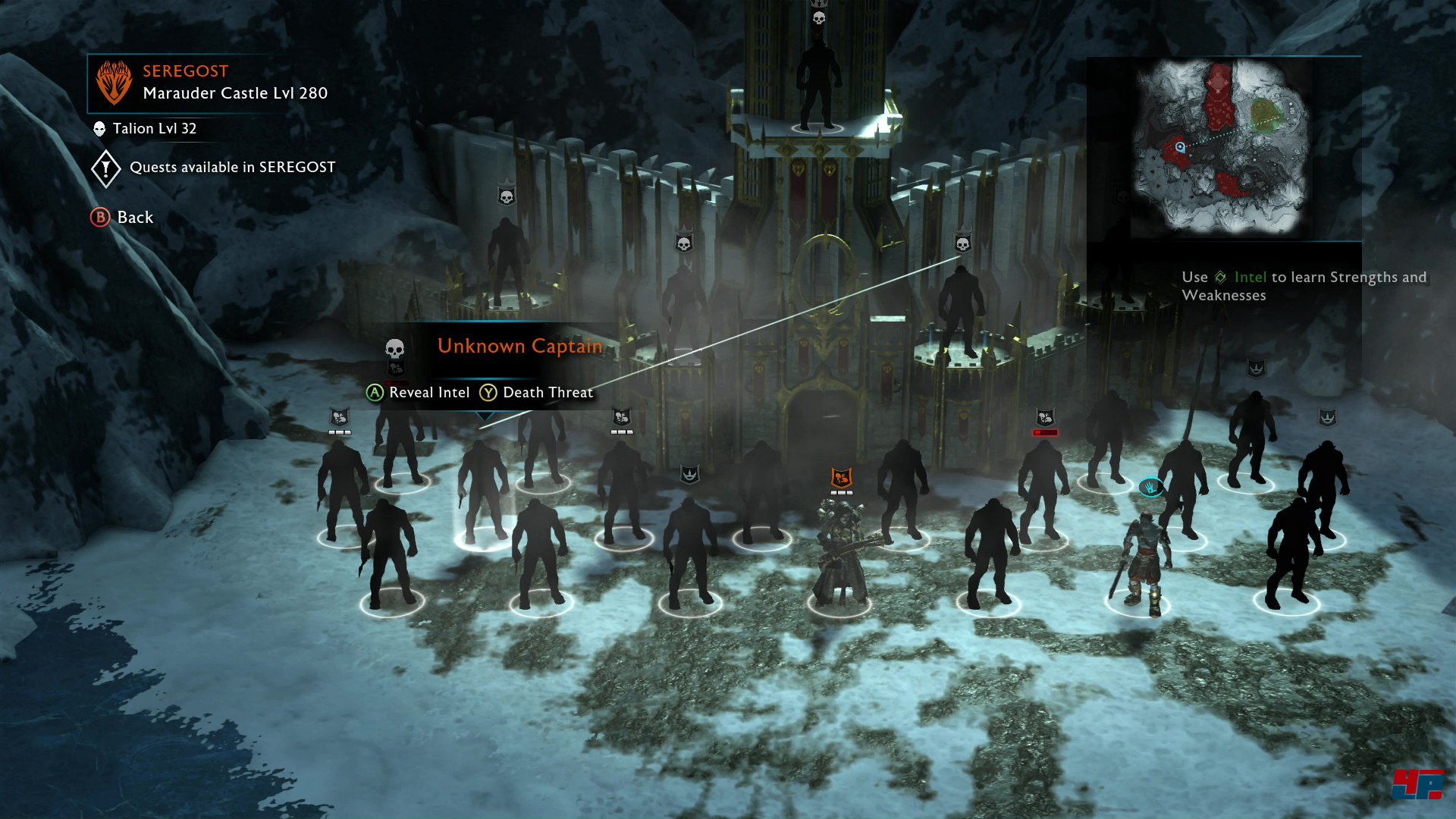Reveal Intel on the Unknown Captain
Screen dimensions: 1456x819
[x=419, y=393]
